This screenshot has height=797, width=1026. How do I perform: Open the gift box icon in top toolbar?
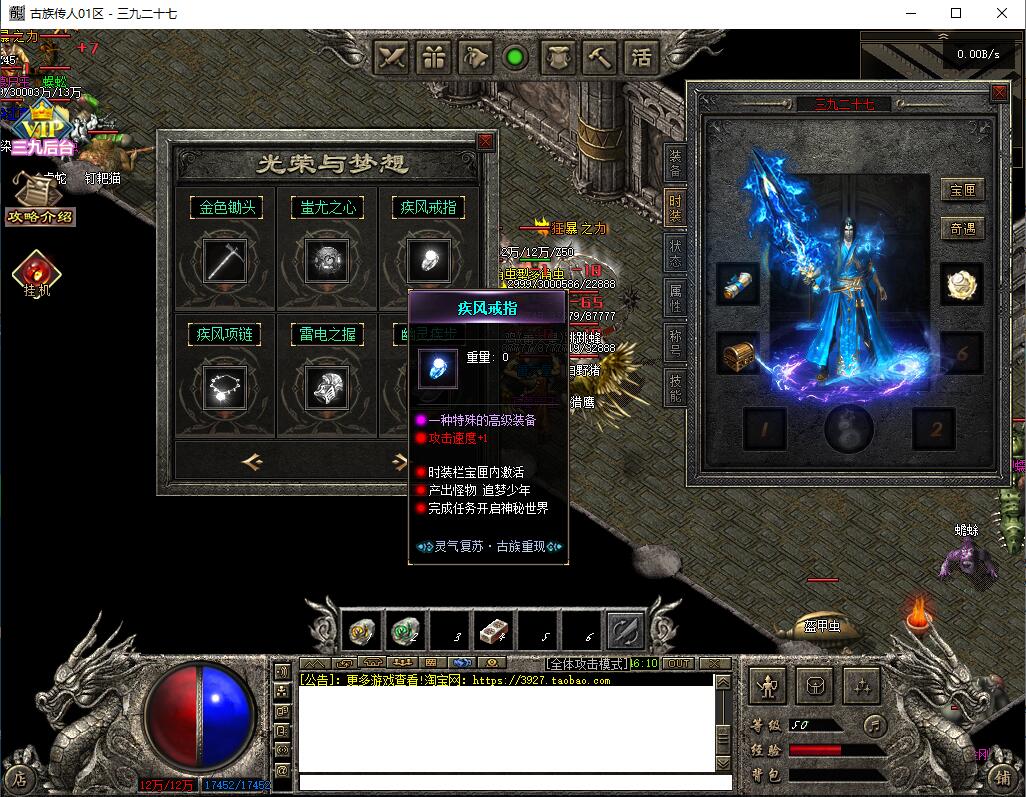[x=433, y=57]
